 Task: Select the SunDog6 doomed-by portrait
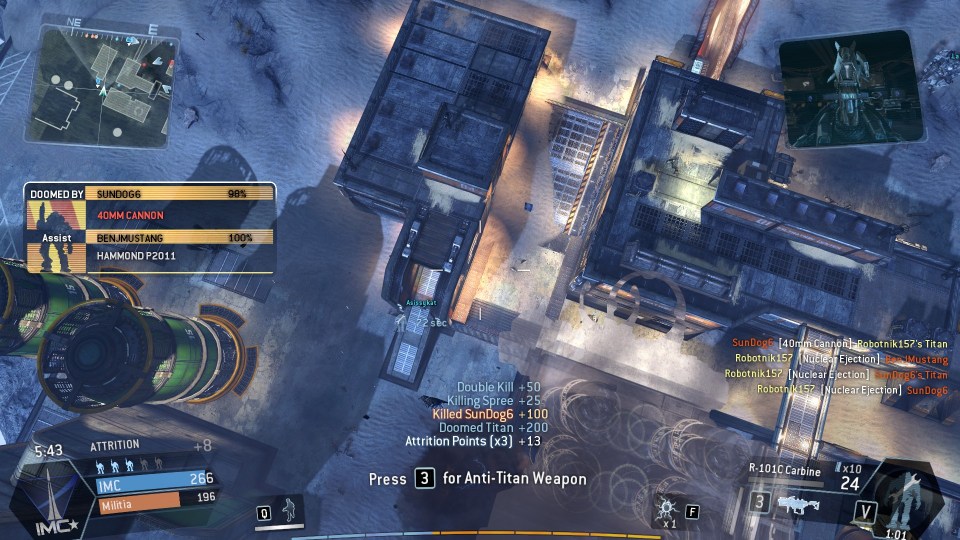[54, 214]
